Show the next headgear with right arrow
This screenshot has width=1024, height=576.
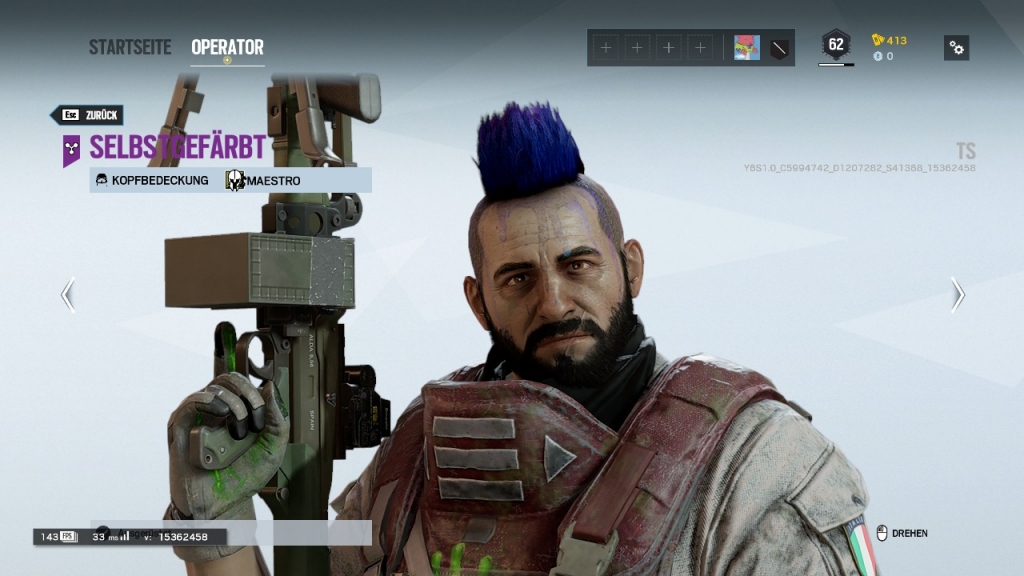click(x=957, y=294)
